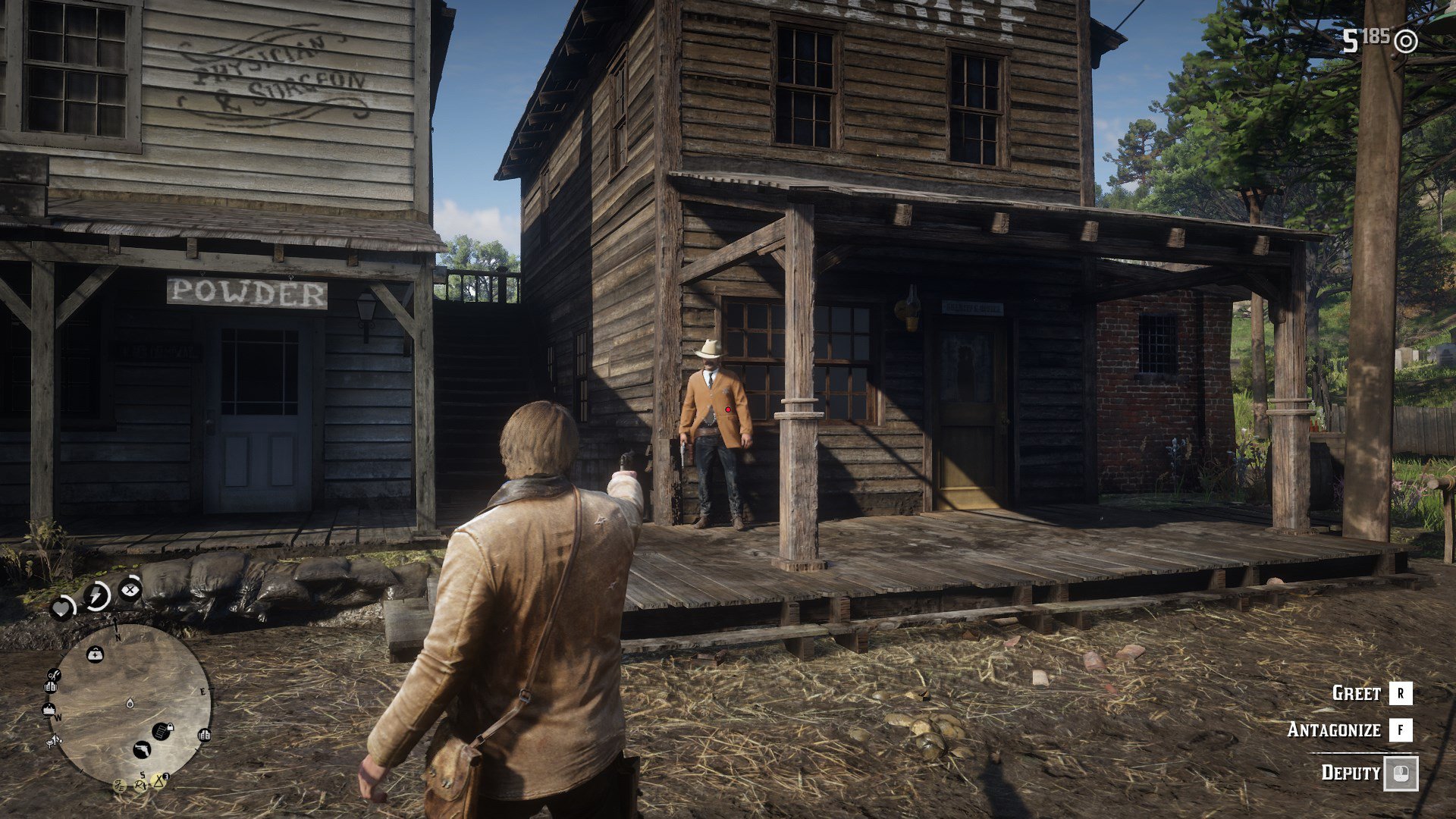The height and width of the screenshot is (819, 1456).
Task: Click the Dead Eye core icon
Action: 130,588
